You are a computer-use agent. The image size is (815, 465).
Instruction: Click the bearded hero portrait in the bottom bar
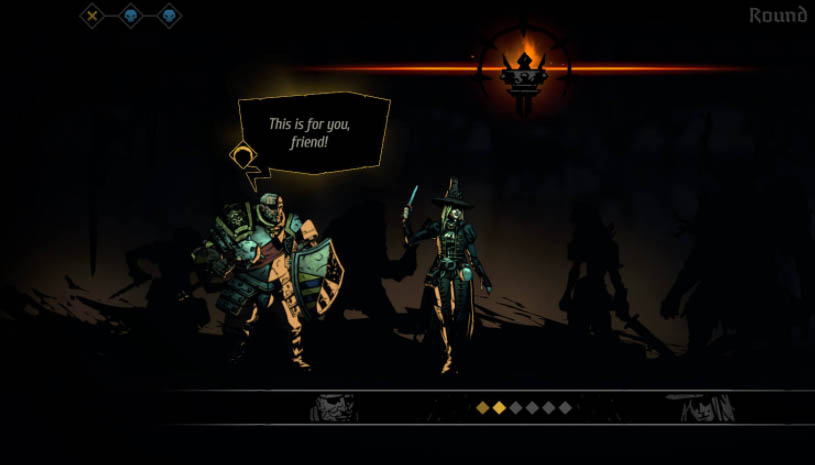coord(333,407)
